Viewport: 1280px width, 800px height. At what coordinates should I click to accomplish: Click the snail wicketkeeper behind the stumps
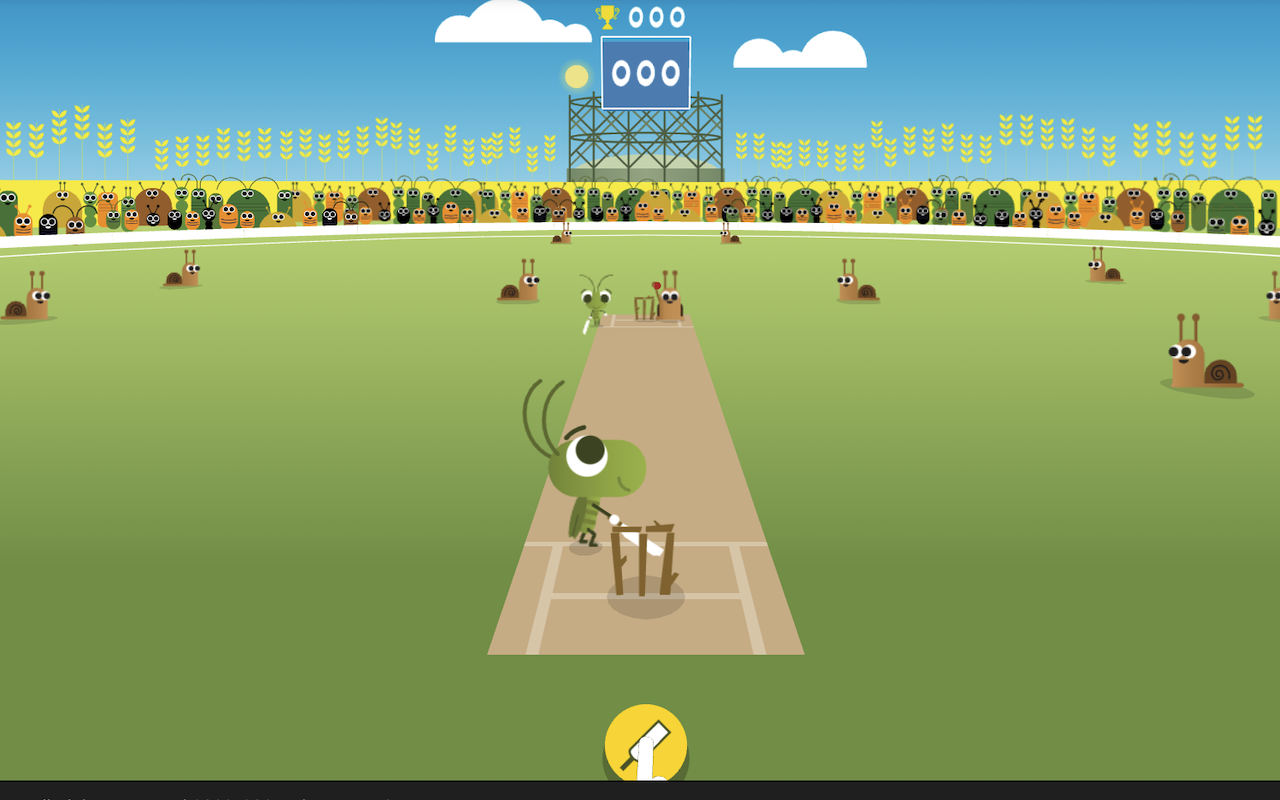(668, 300)
